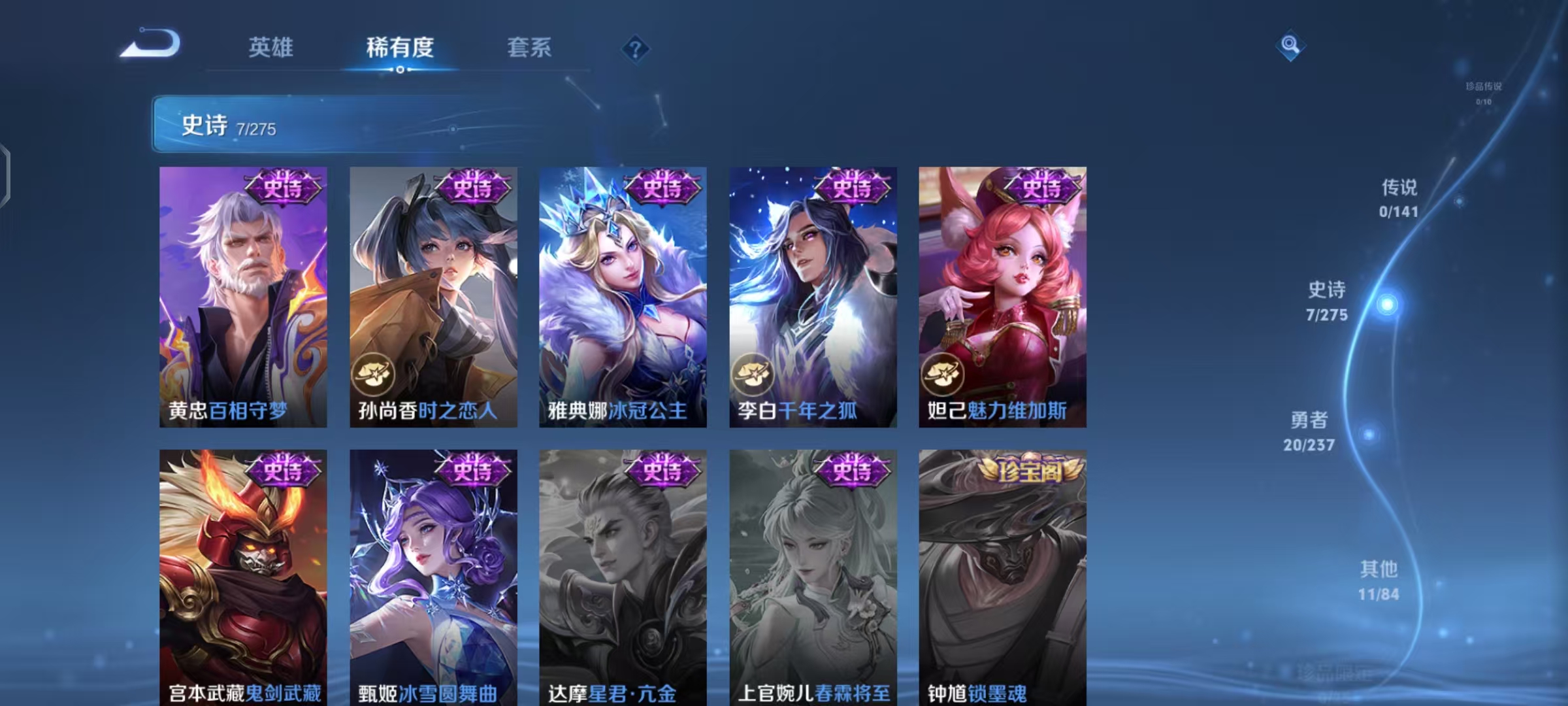Open the help icon beside the tabs

pyautogui.click(x=637, y=49)
